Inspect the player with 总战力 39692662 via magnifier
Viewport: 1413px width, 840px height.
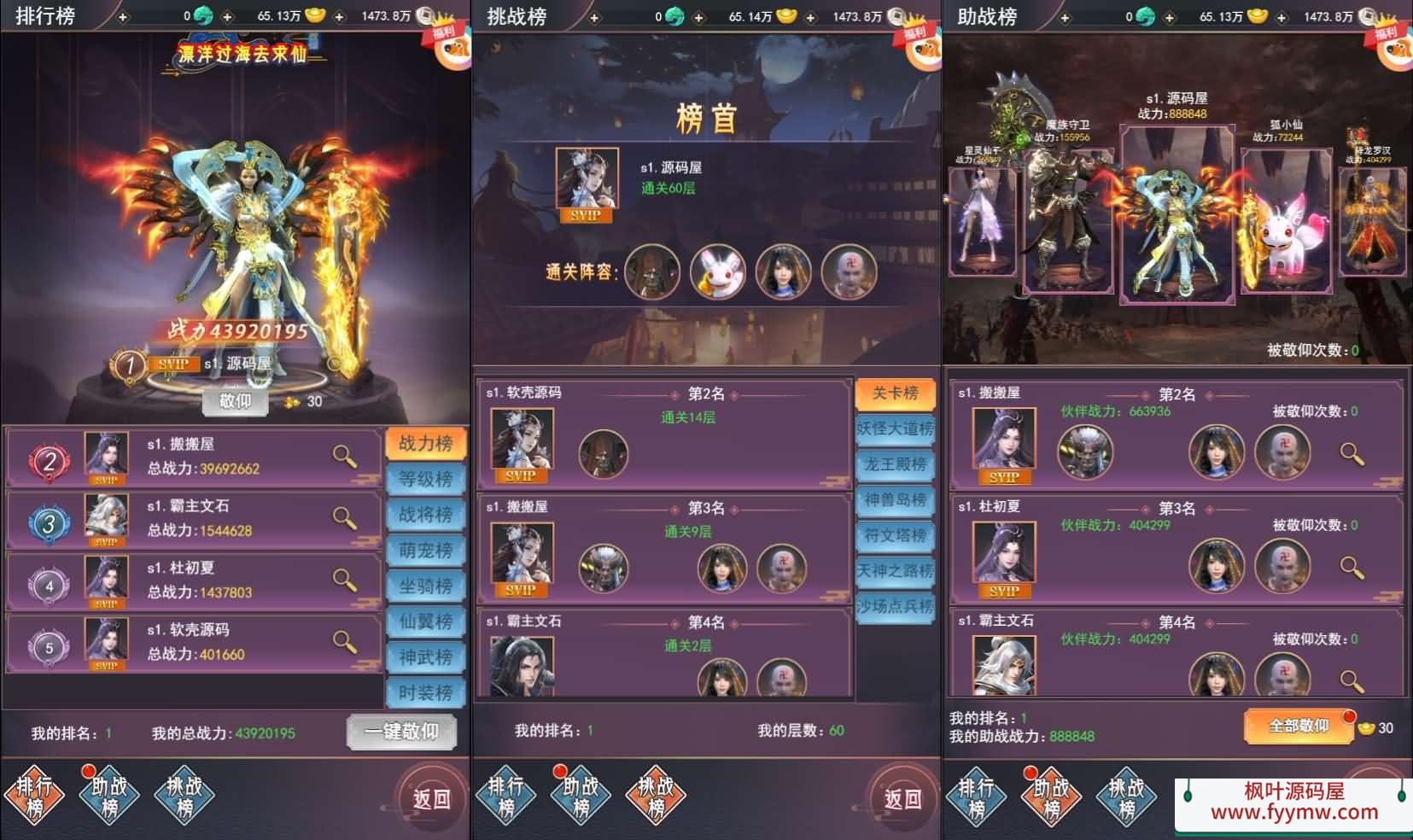click(344, 457)
